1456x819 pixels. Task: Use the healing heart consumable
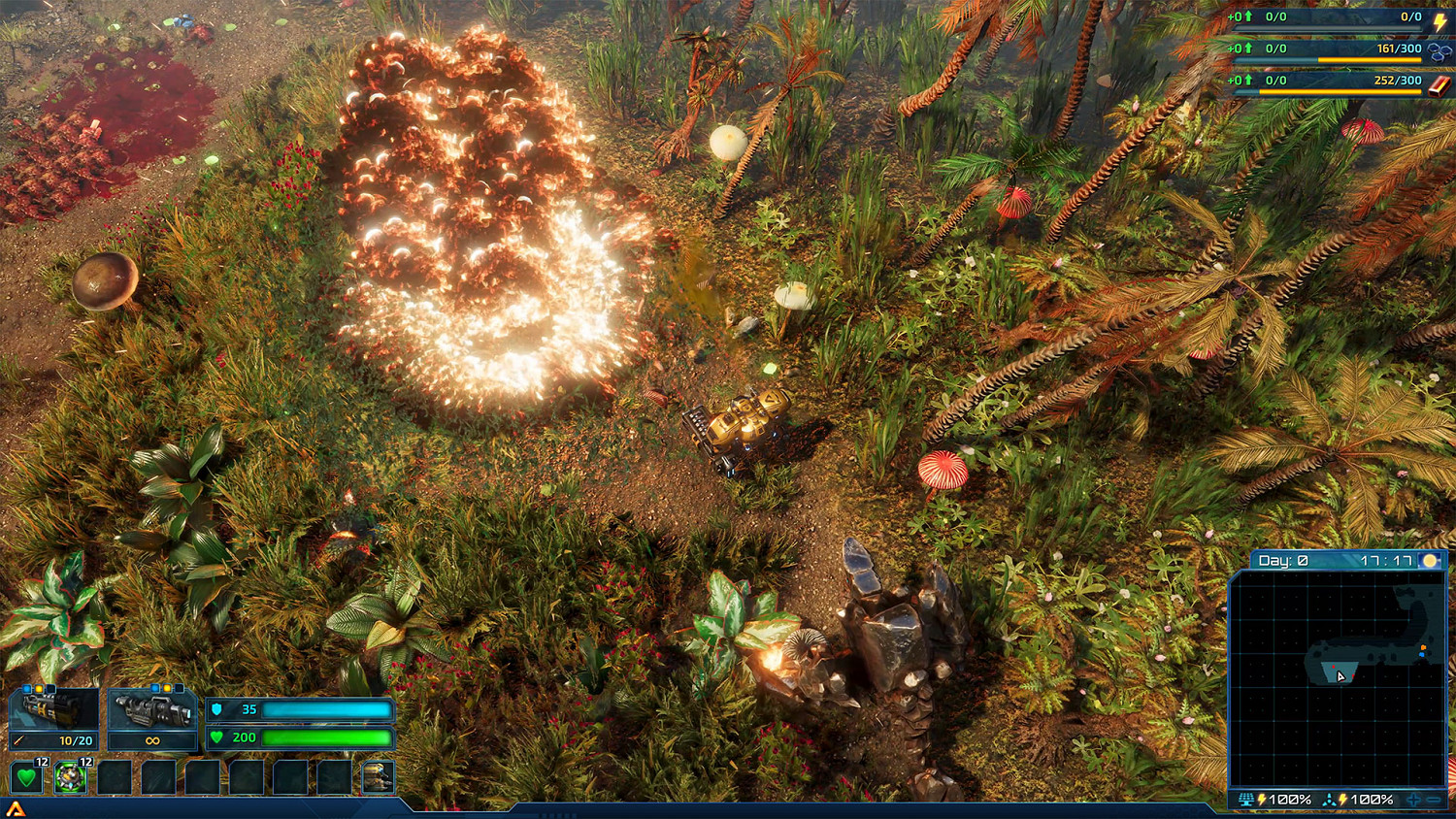[x=26, y=777]
